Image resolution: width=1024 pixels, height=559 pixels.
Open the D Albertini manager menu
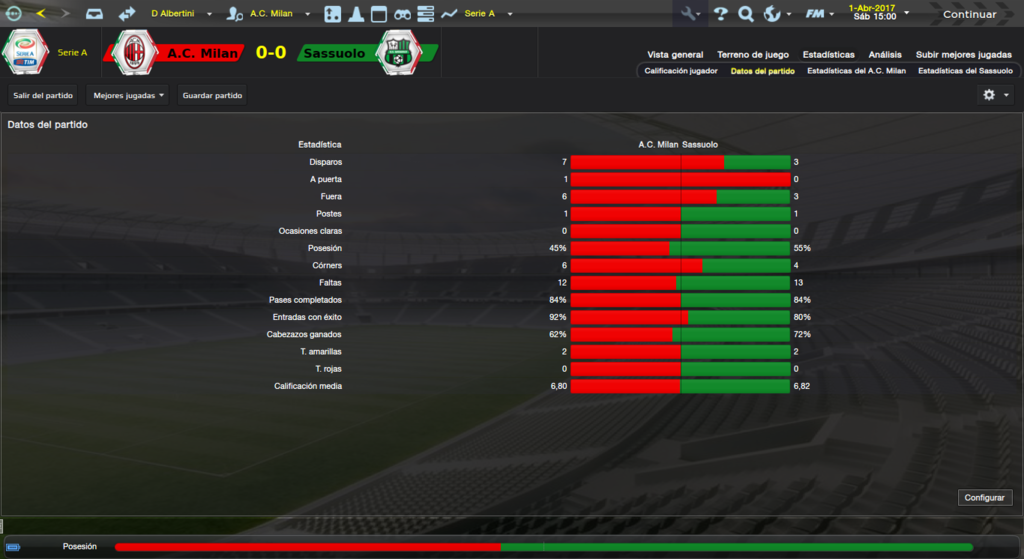pyautogui.click(x=181, y=14)
